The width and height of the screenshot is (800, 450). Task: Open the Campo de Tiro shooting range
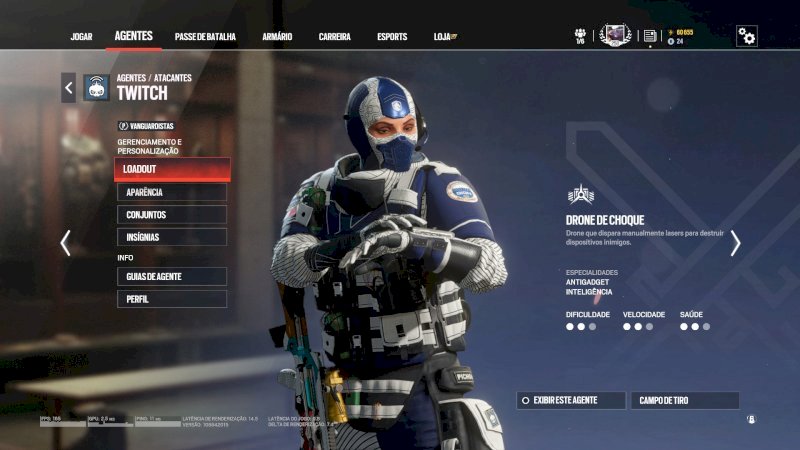point(685,400)
